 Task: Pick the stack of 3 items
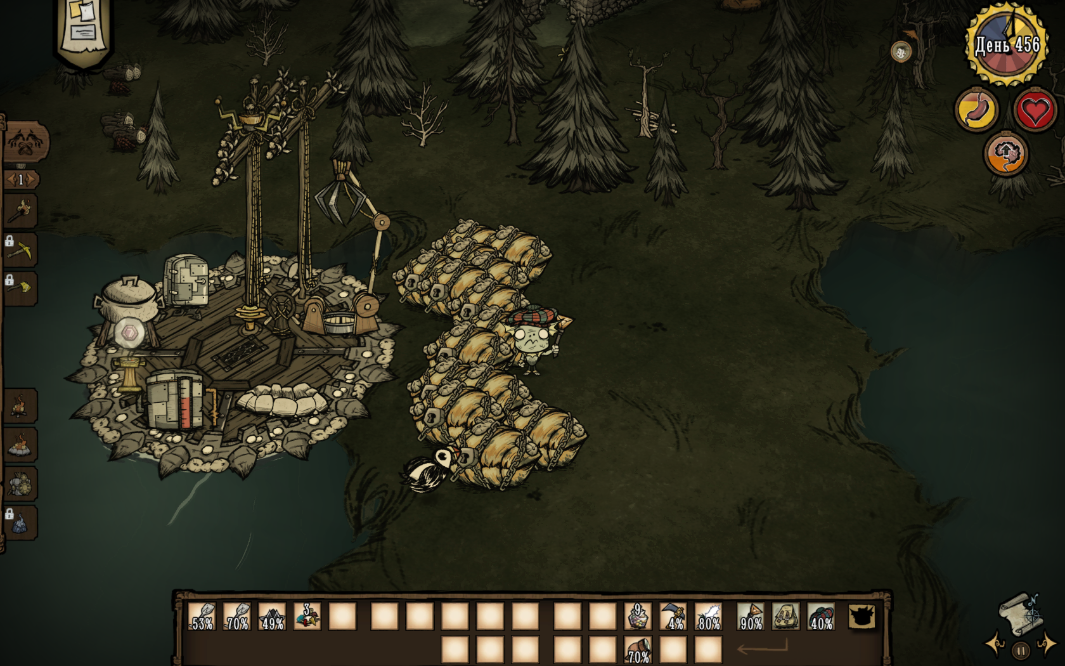[307, 616]
